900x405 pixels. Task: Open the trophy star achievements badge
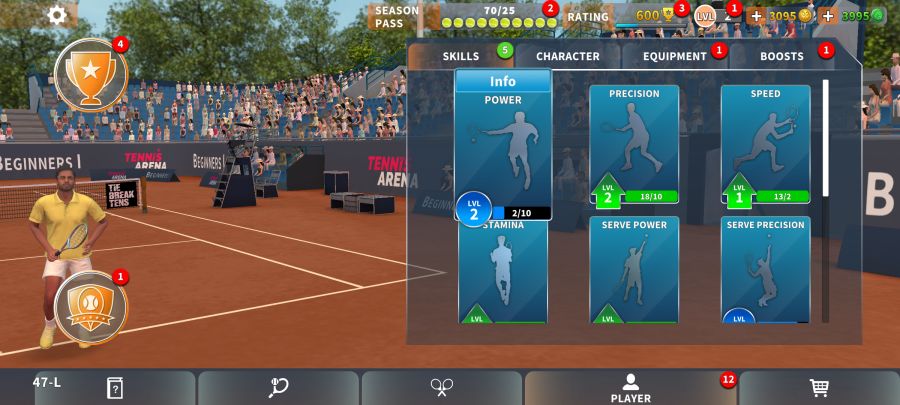point(90,74)
